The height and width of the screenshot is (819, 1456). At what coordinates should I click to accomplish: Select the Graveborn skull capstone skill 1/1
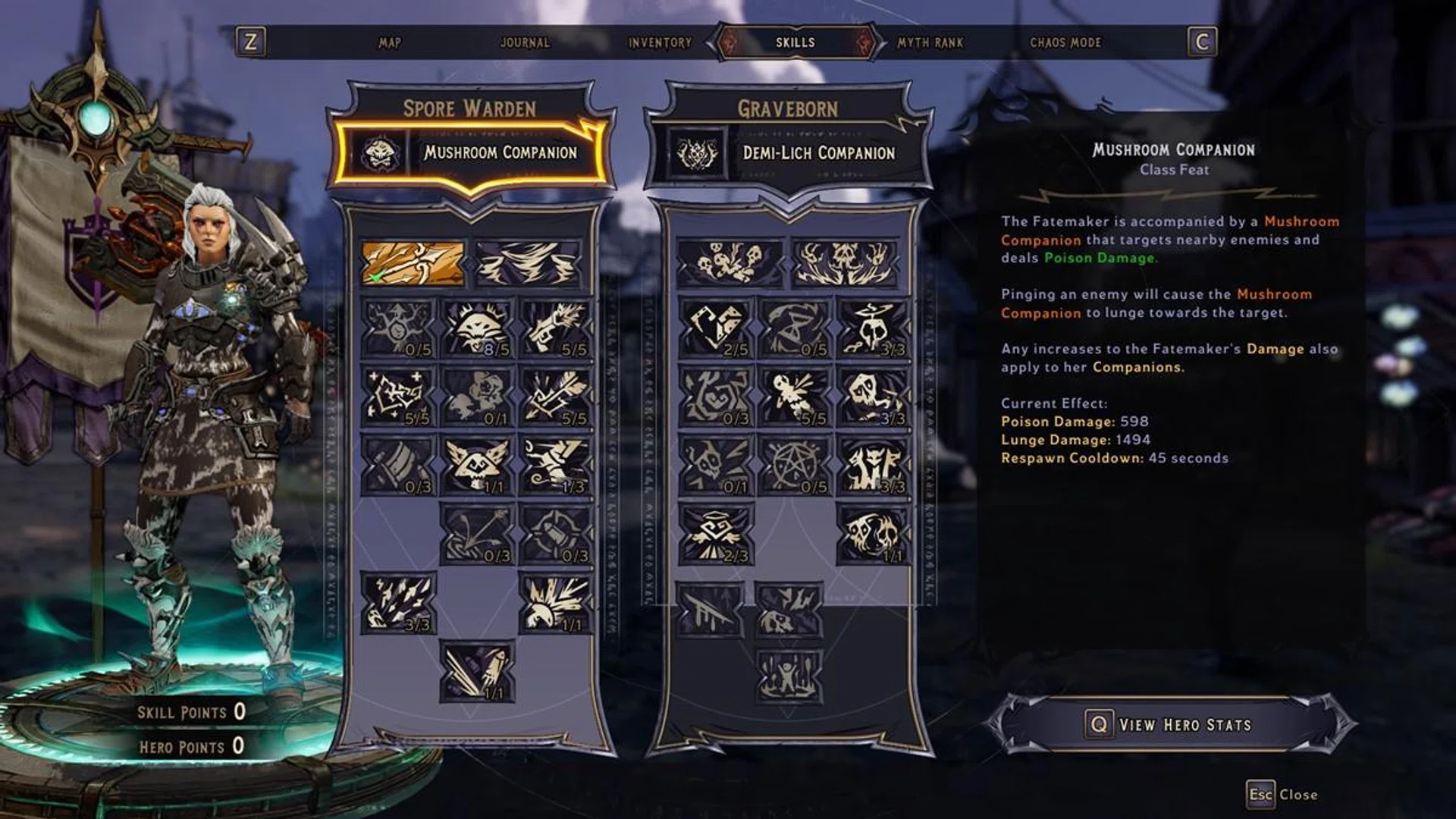pyautogui.click(x=874, y=535)
